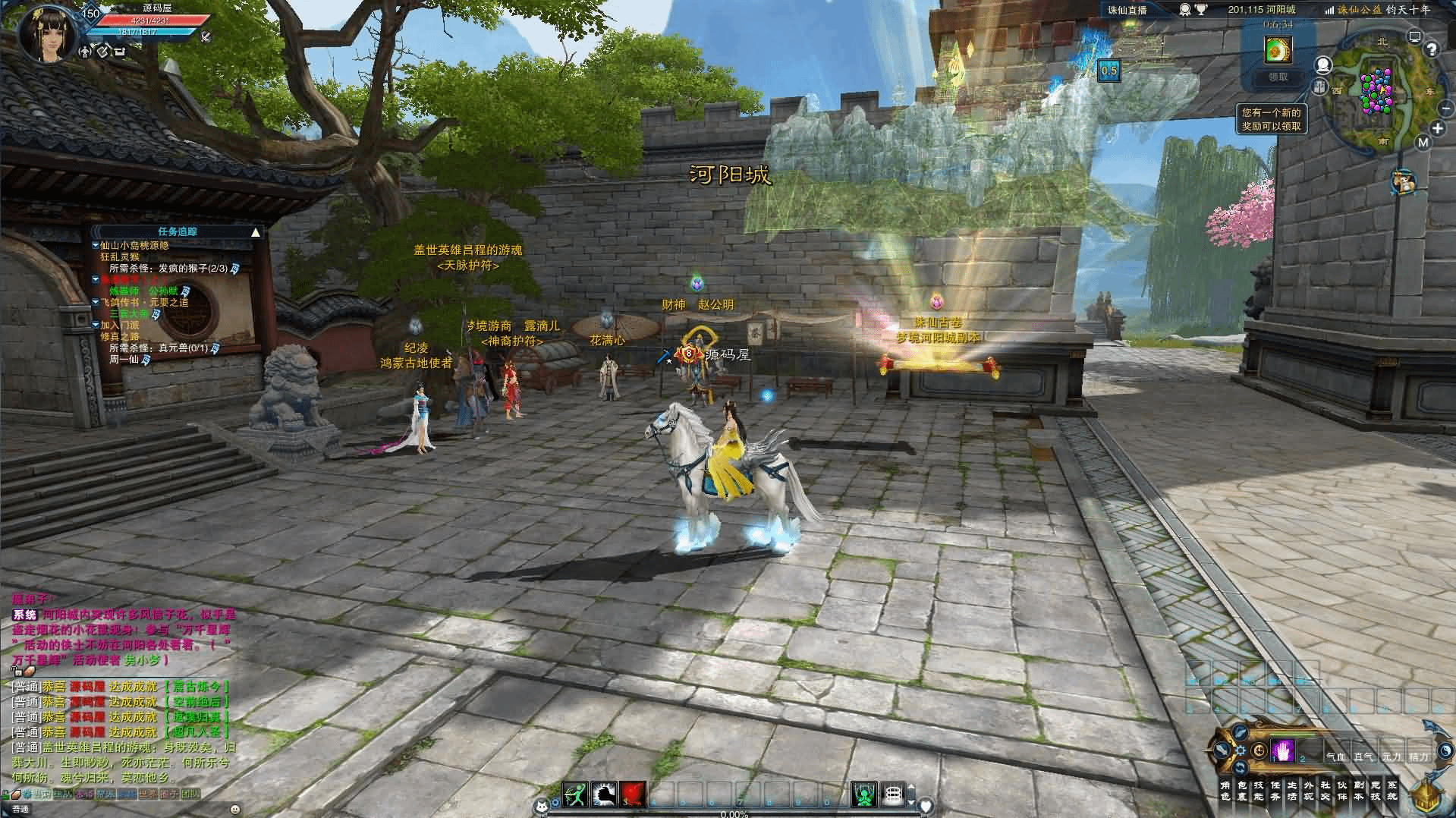1456x818 pixels.
Task: Open the 技能 skills menu
Action: (1259, 791)
